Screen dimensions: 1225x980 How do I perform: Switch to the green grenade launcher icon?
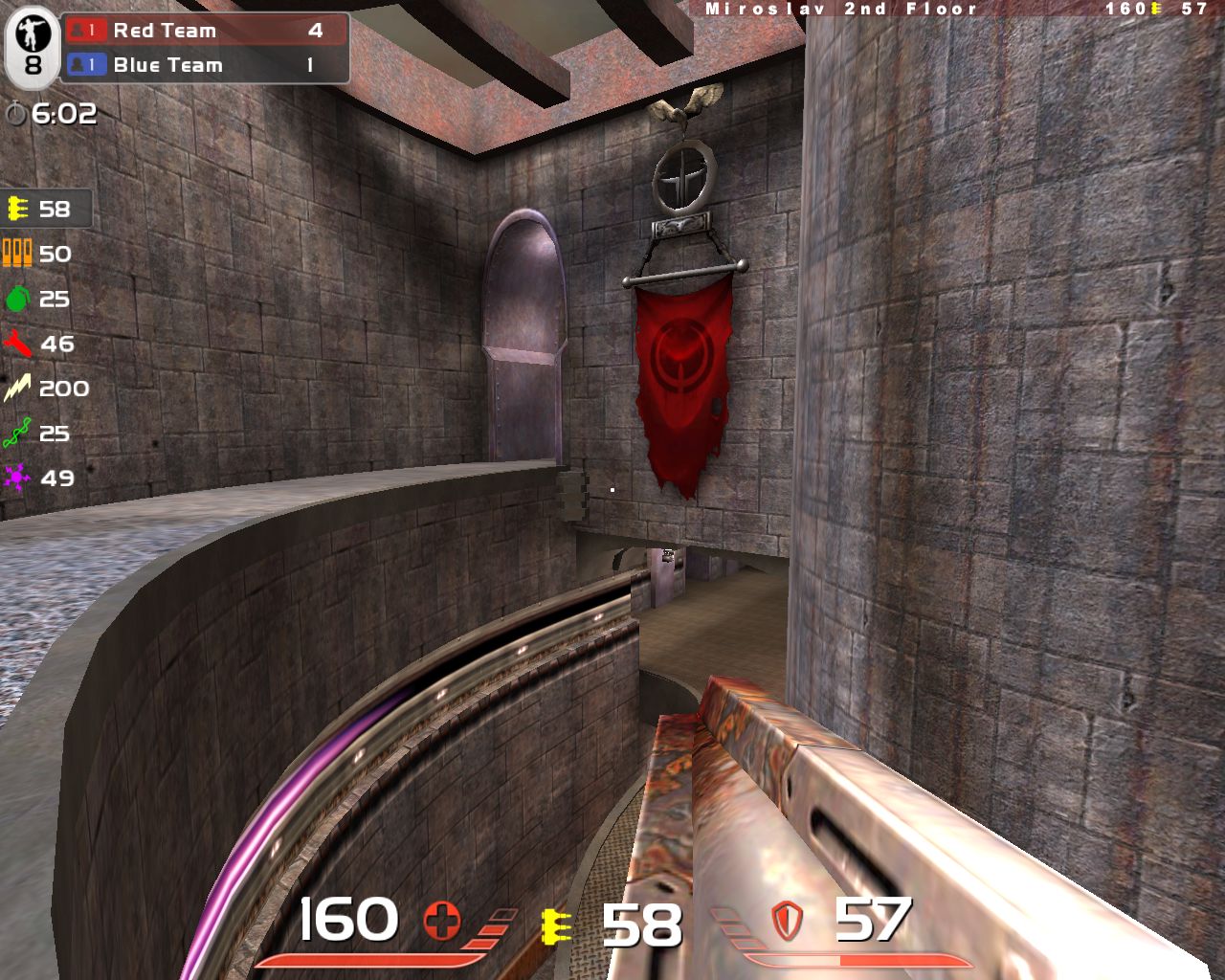click(x=17, y=300)
